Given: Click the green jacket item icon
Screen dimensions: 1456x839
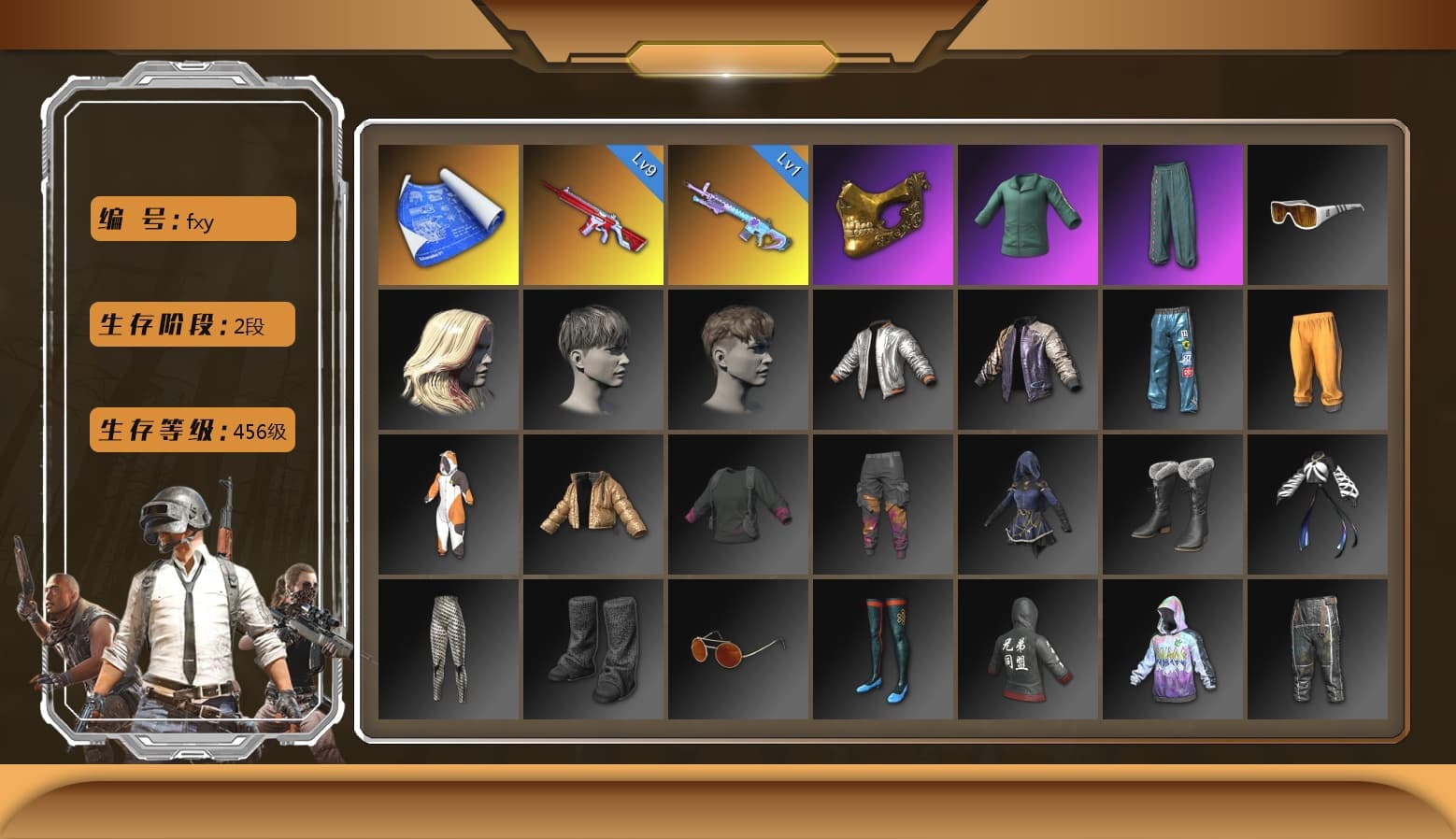Looking at the screenshot, I should (1028, 213).
